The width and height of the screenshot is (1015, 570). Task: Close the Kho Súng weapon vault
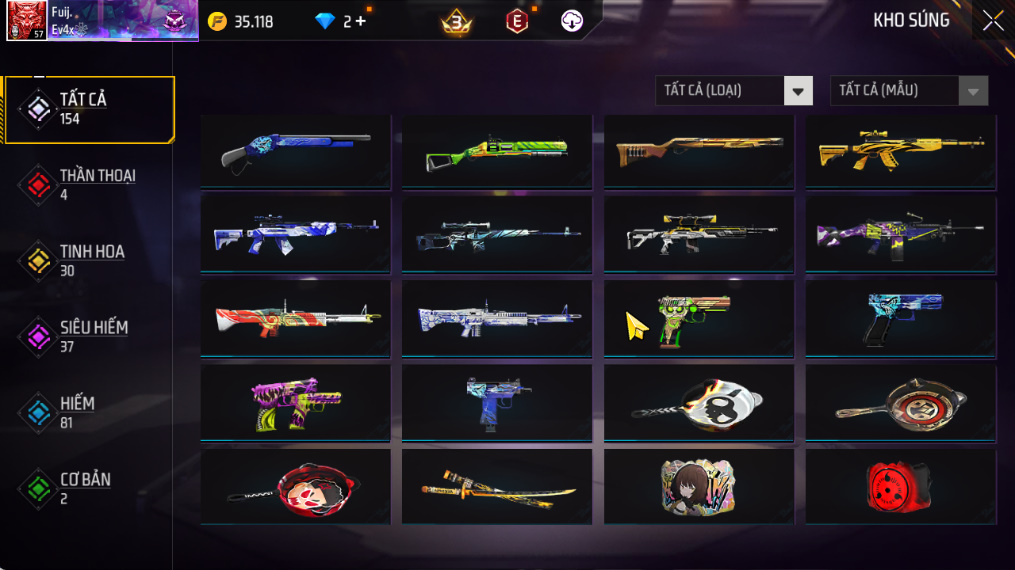[992, 21]
